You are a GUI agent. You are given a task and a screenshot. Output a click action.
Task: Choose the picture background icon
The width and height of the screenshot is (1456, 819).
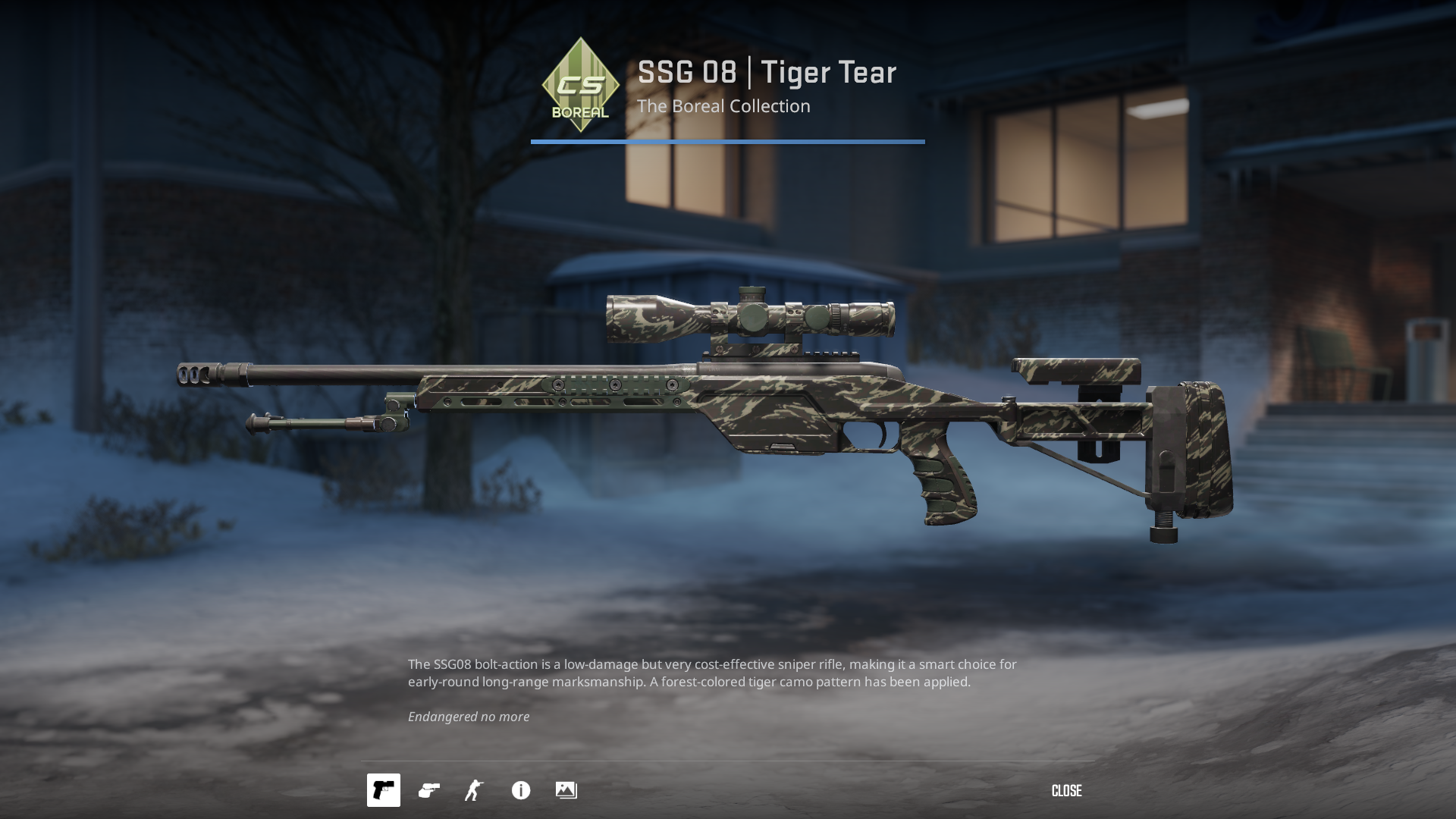566,790
